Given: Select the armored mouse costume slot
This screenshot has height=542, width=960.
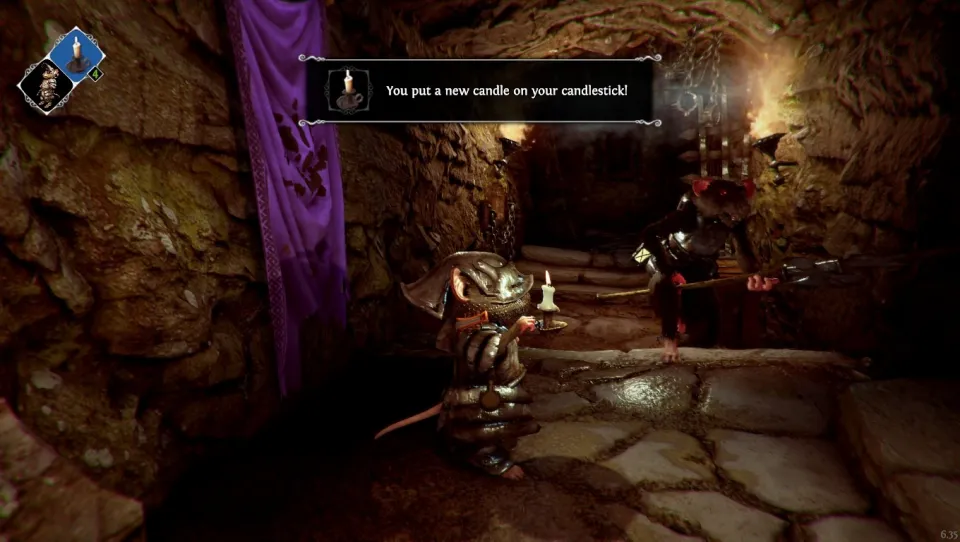Looking at the screenshot, I should [x=45, y=86].
